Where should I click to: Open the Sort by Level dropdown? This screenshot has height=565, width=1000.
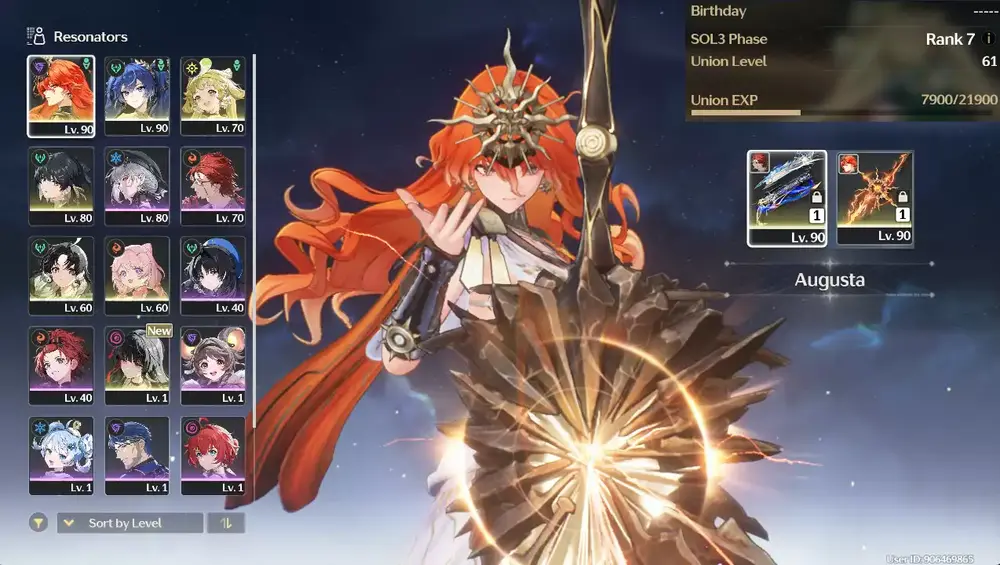click(130, 523)
